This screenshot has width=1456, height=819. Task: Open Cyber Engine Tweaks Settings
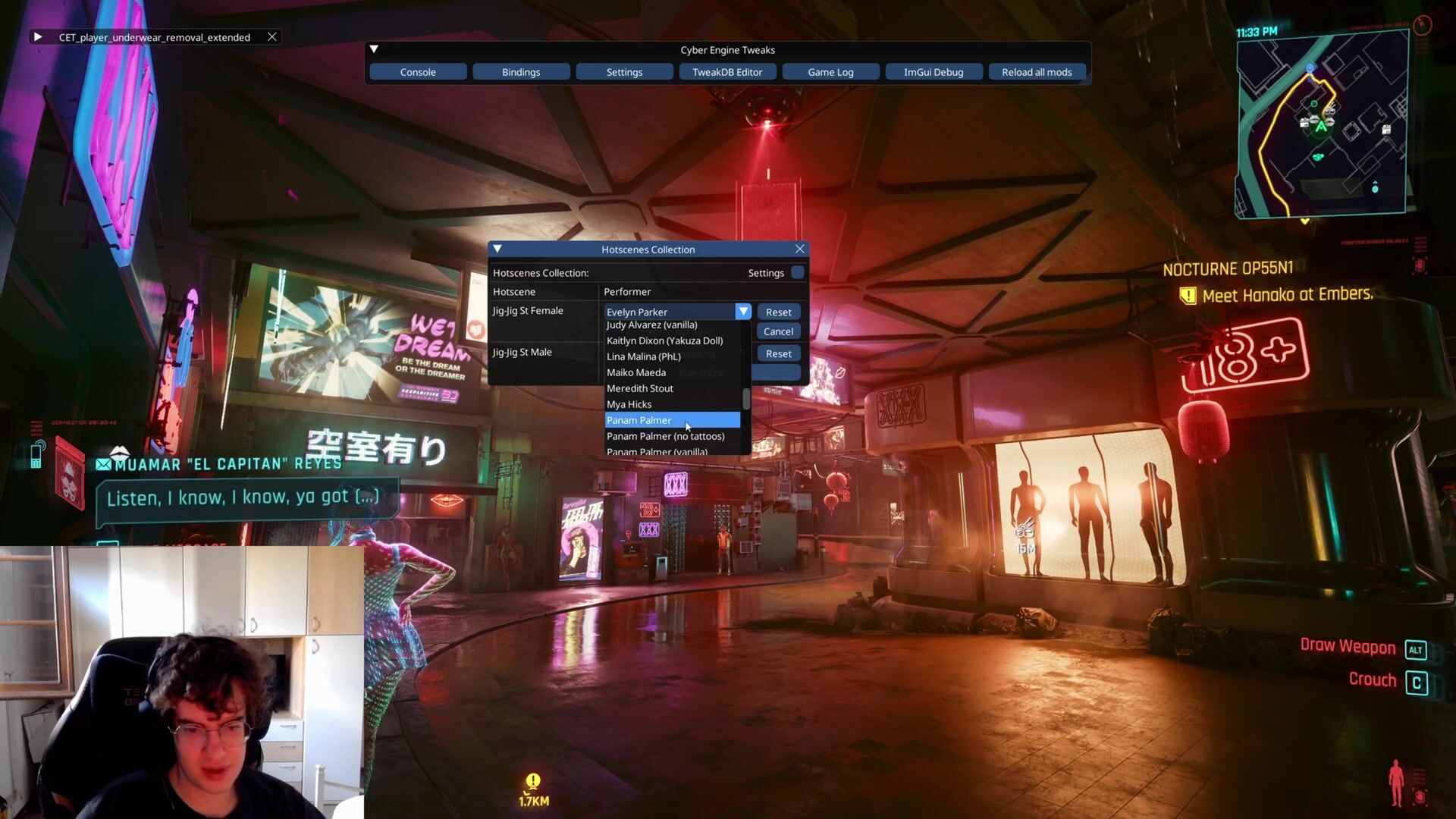pyautogui.click(x=624, y=72)
